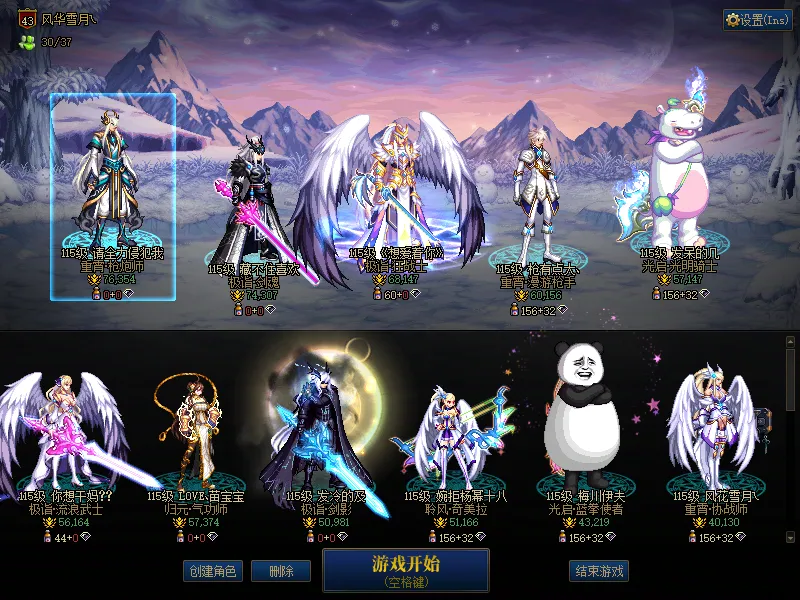
Task: Click 结束游戏 to exit the game
Action: coord(599,571)
